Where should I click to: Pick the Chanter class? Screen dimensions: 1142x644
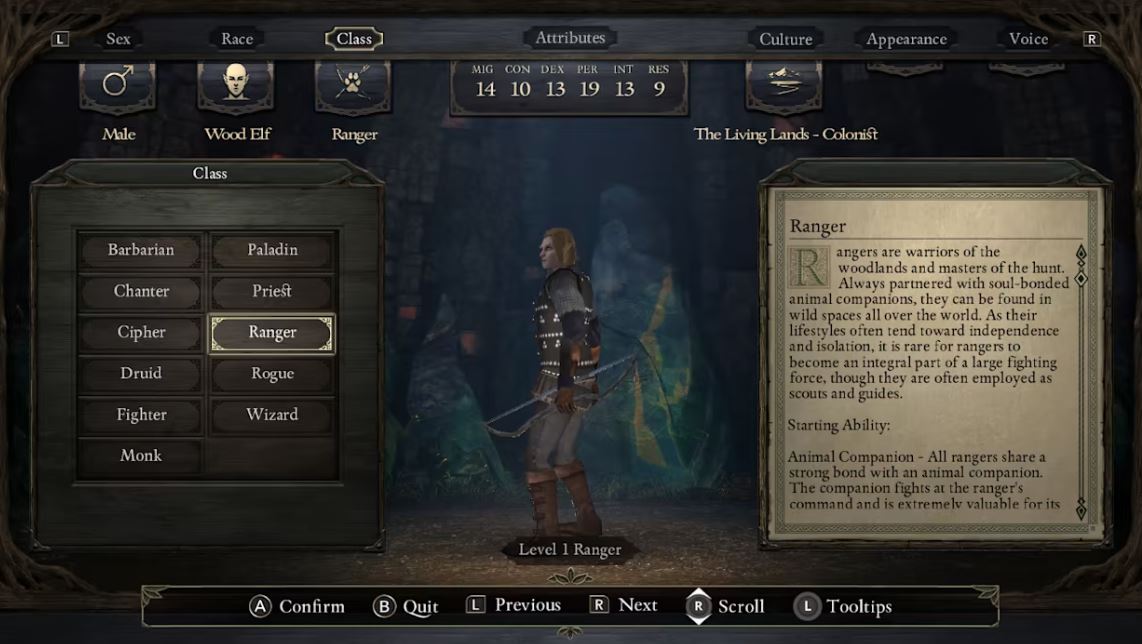pos(141,291)
